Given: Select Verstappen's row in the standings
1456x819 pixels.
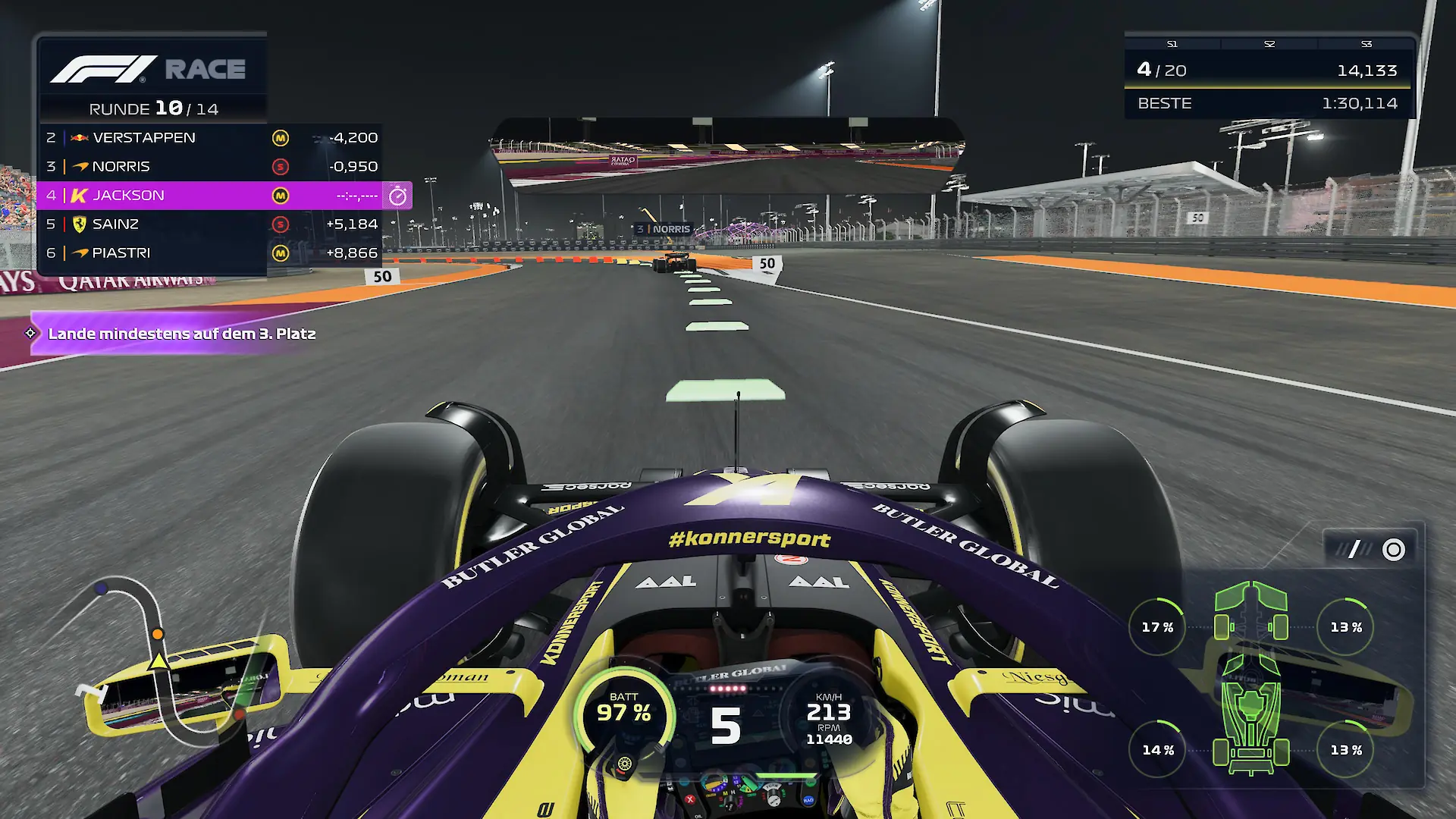Looking at the screenshot, I should point(209,137).
